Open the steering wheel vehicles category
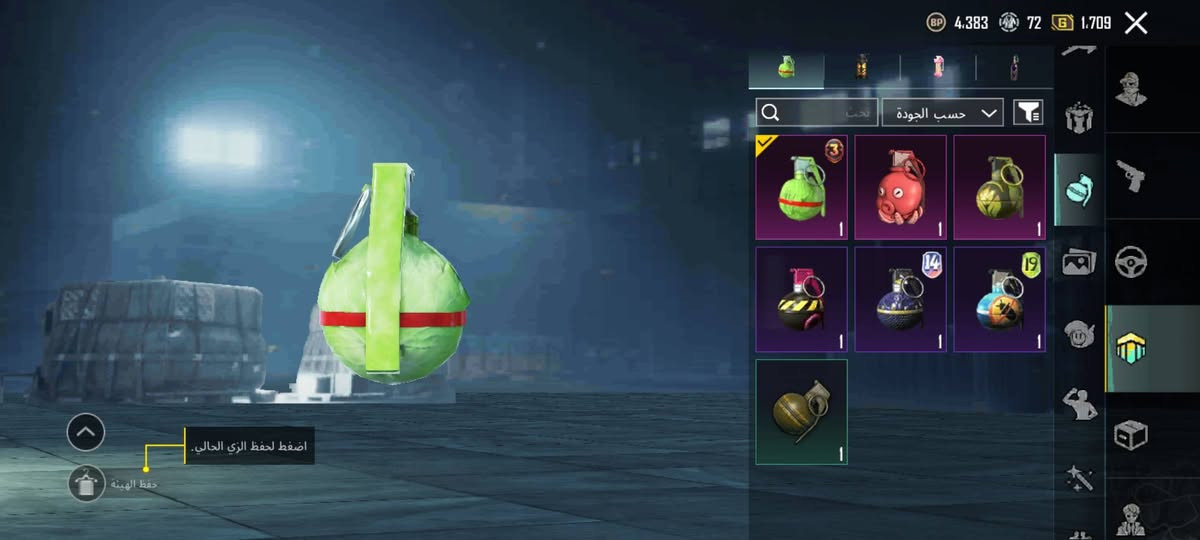The width and height of the screenshot is (1200, 540). [1131, 262]
